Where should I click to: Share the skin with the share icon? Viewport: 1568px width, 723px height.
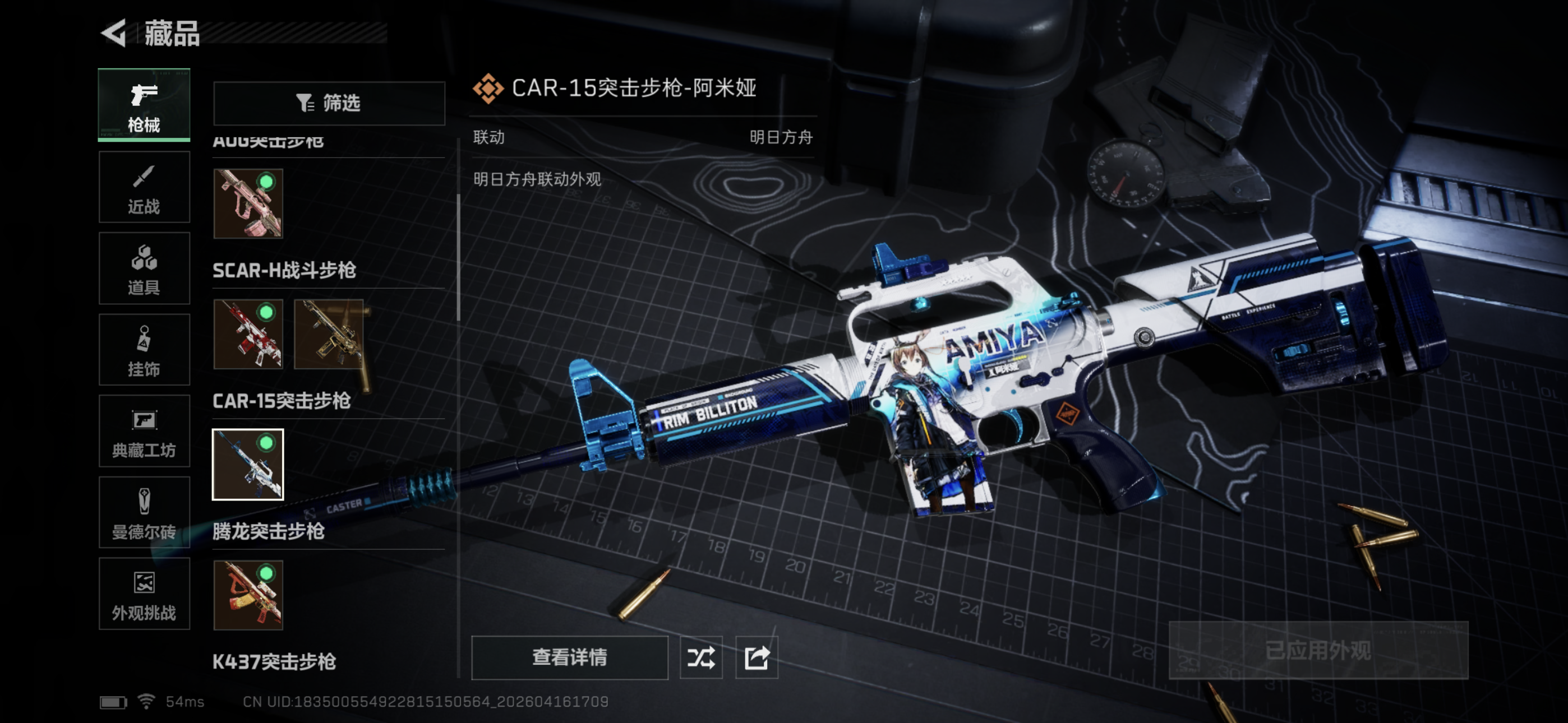pos(757,657)
